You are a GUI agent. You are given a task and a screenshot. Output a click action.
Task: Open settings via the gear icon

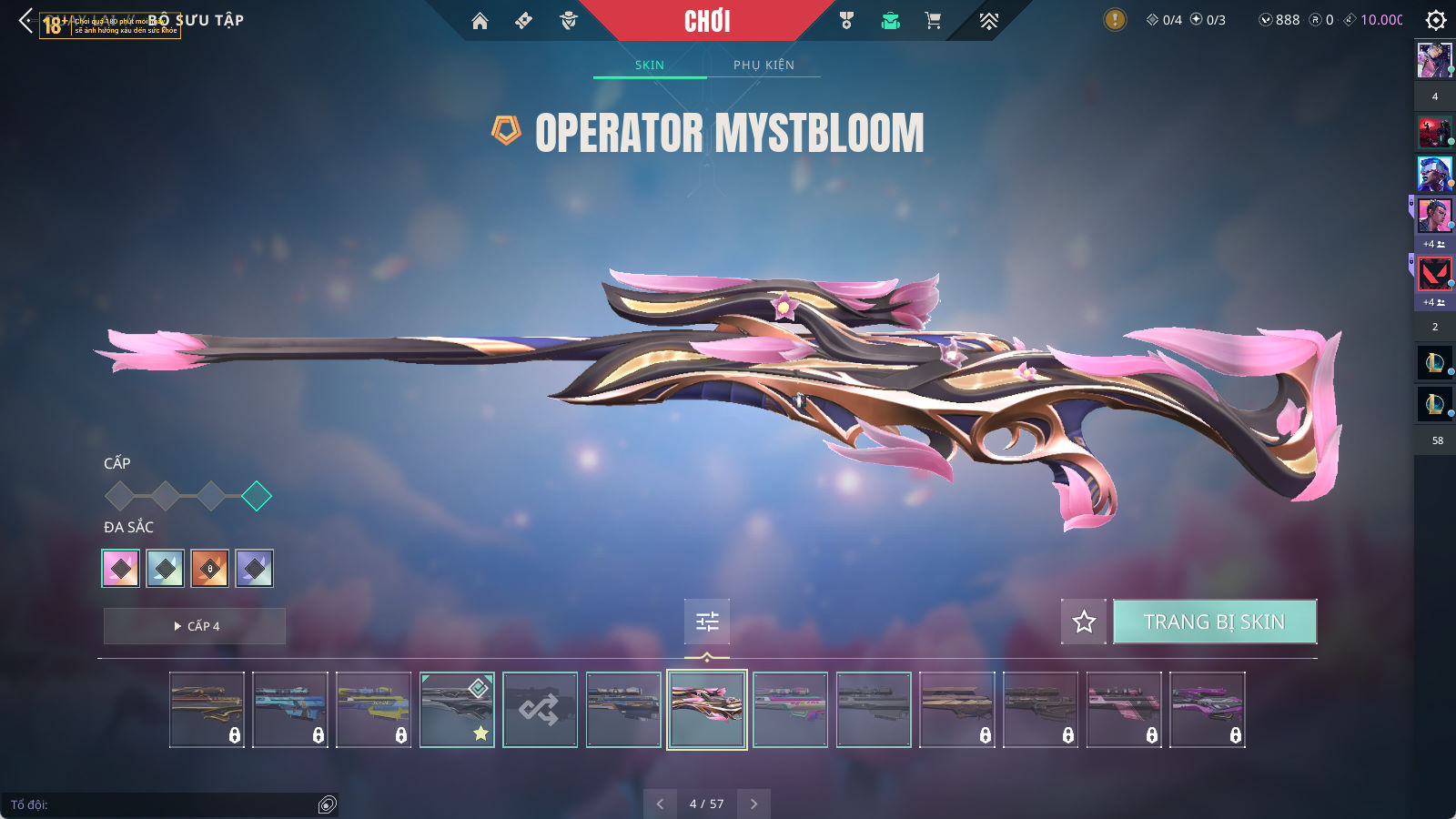[x=1436, y=20]
